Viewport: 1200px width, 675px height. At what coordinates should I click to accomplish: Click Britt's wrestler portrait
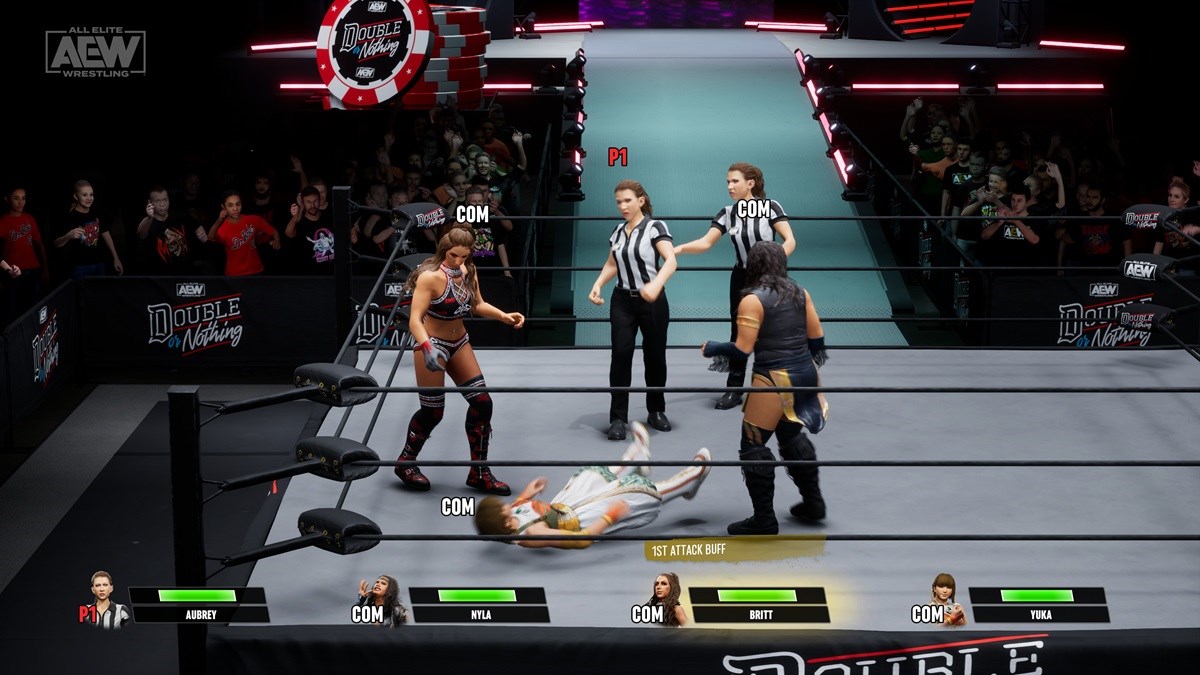(668, 599)
